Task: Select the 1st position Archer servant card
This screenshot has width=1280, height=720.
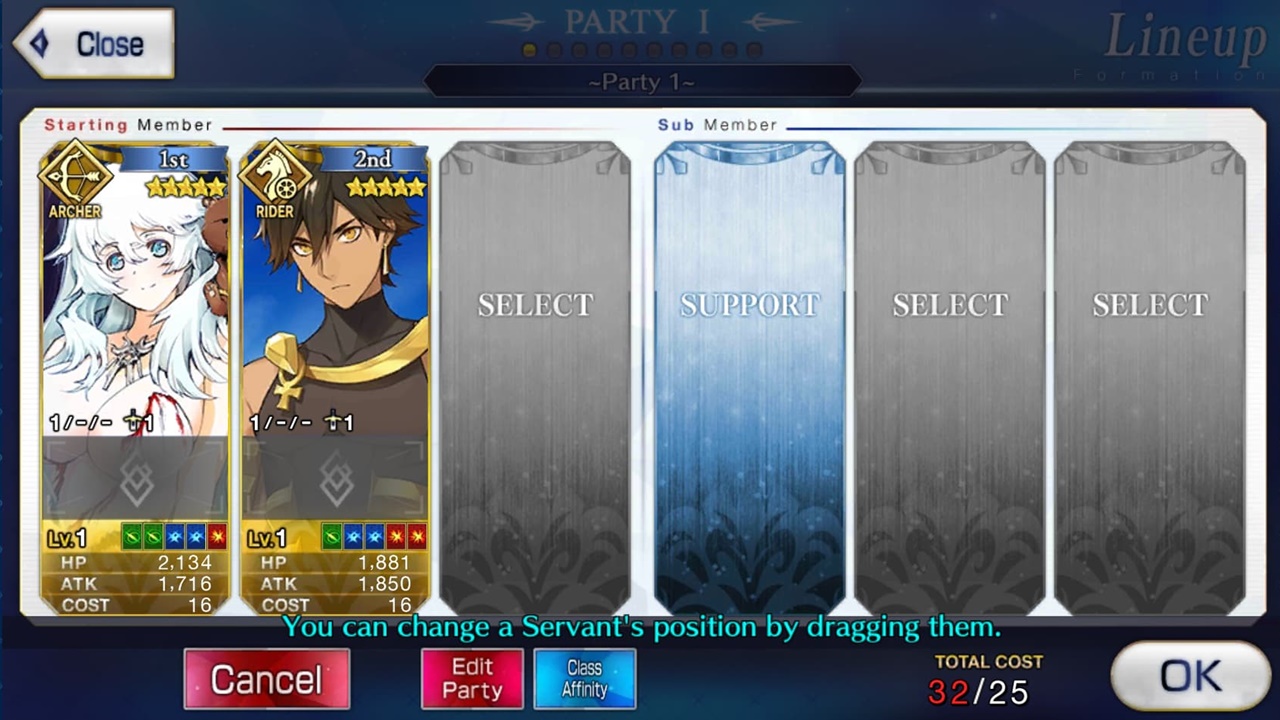Action: coord(135,300)
